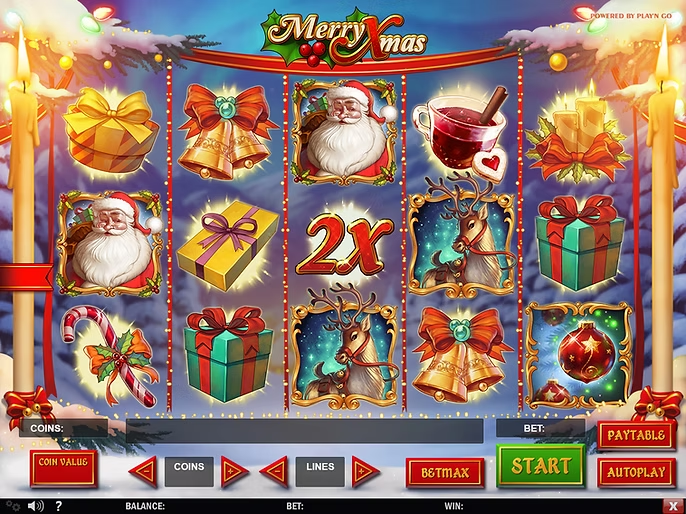
Task: Show help with the question mark icon
Action: (x=59, y=506)
